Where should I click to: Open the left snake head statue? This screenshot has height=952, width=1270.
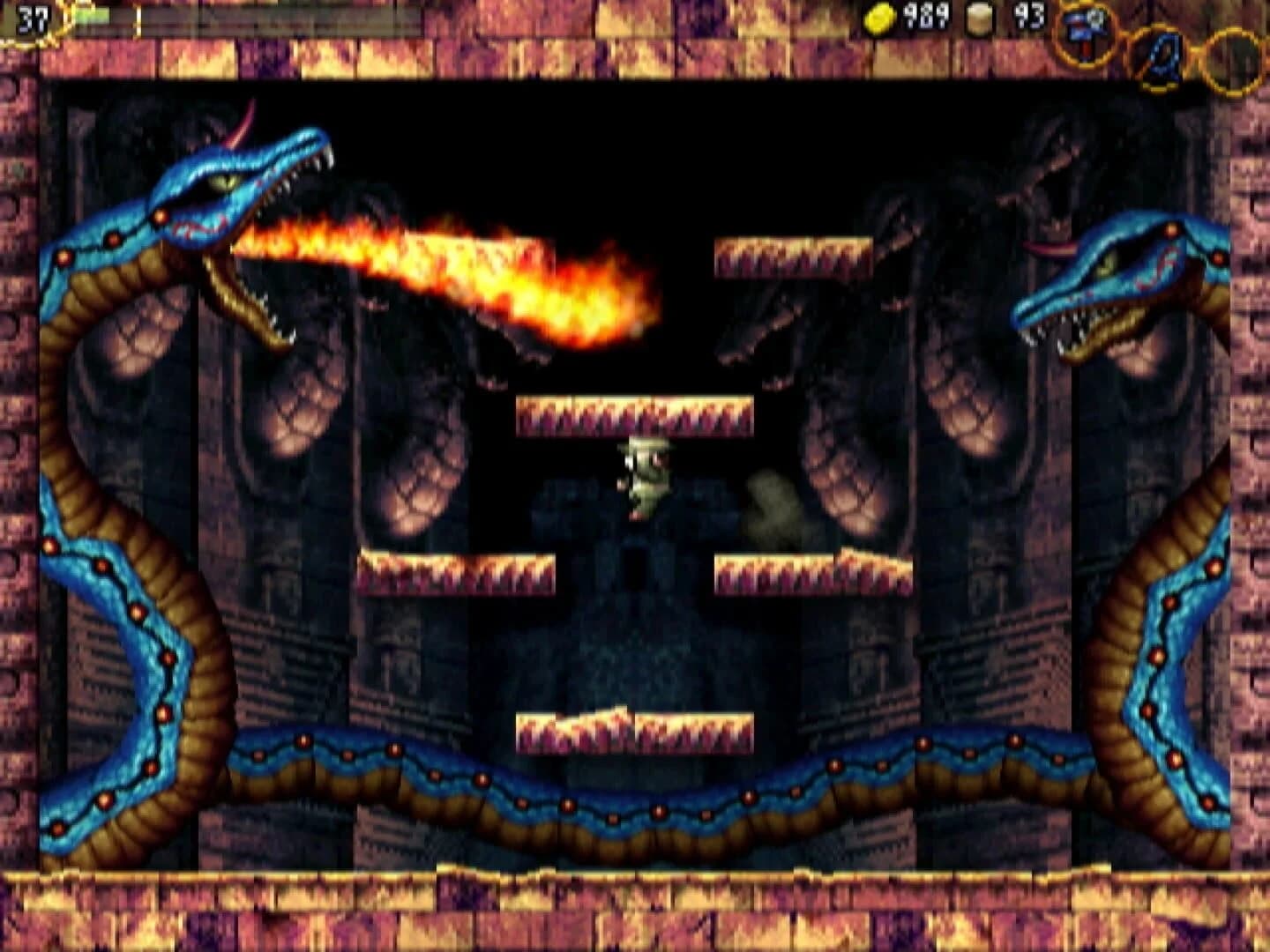pyautogui.click(x=220, y=203)
